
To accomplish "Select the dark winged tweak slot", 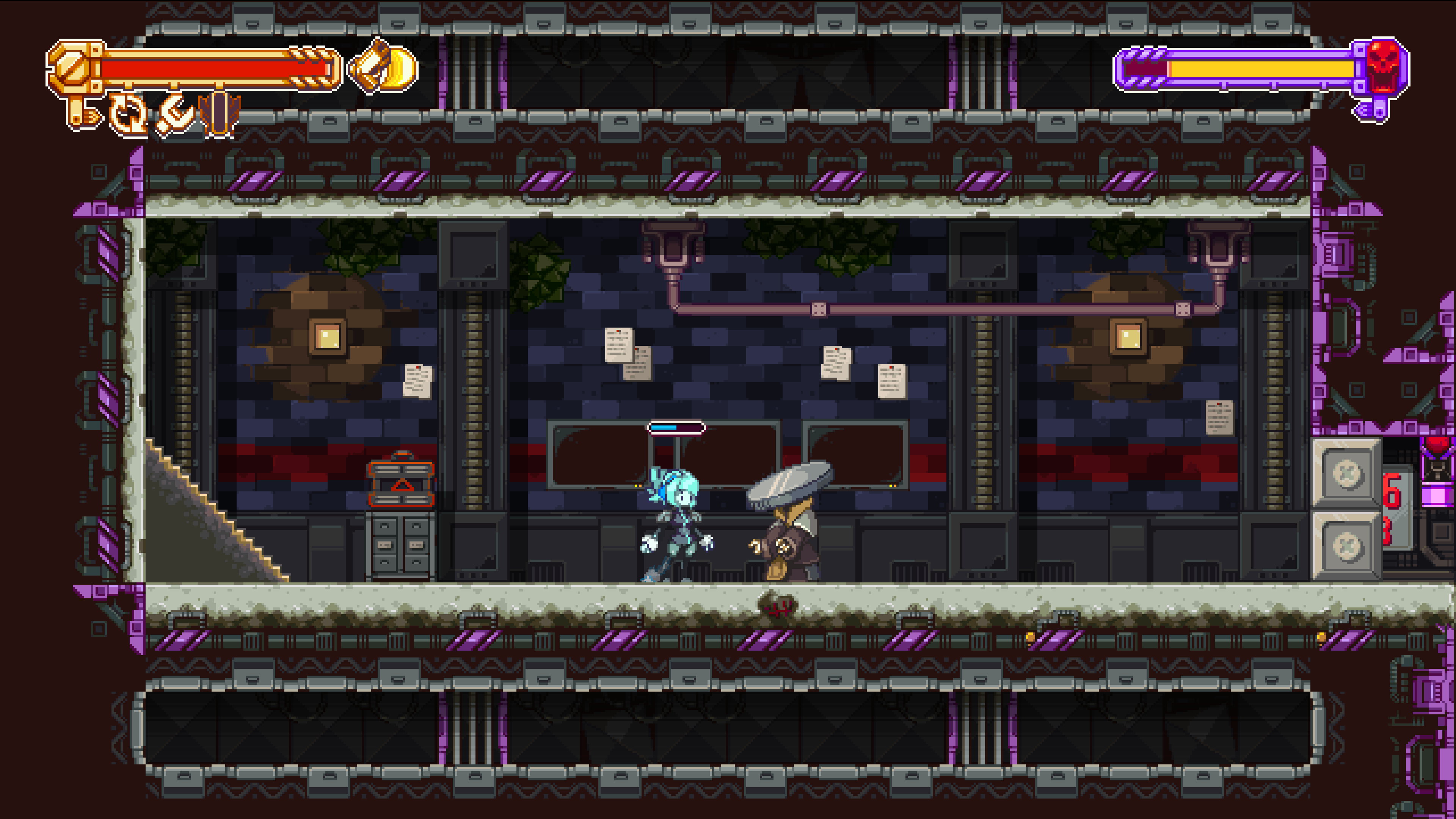I will pos(220,115).
